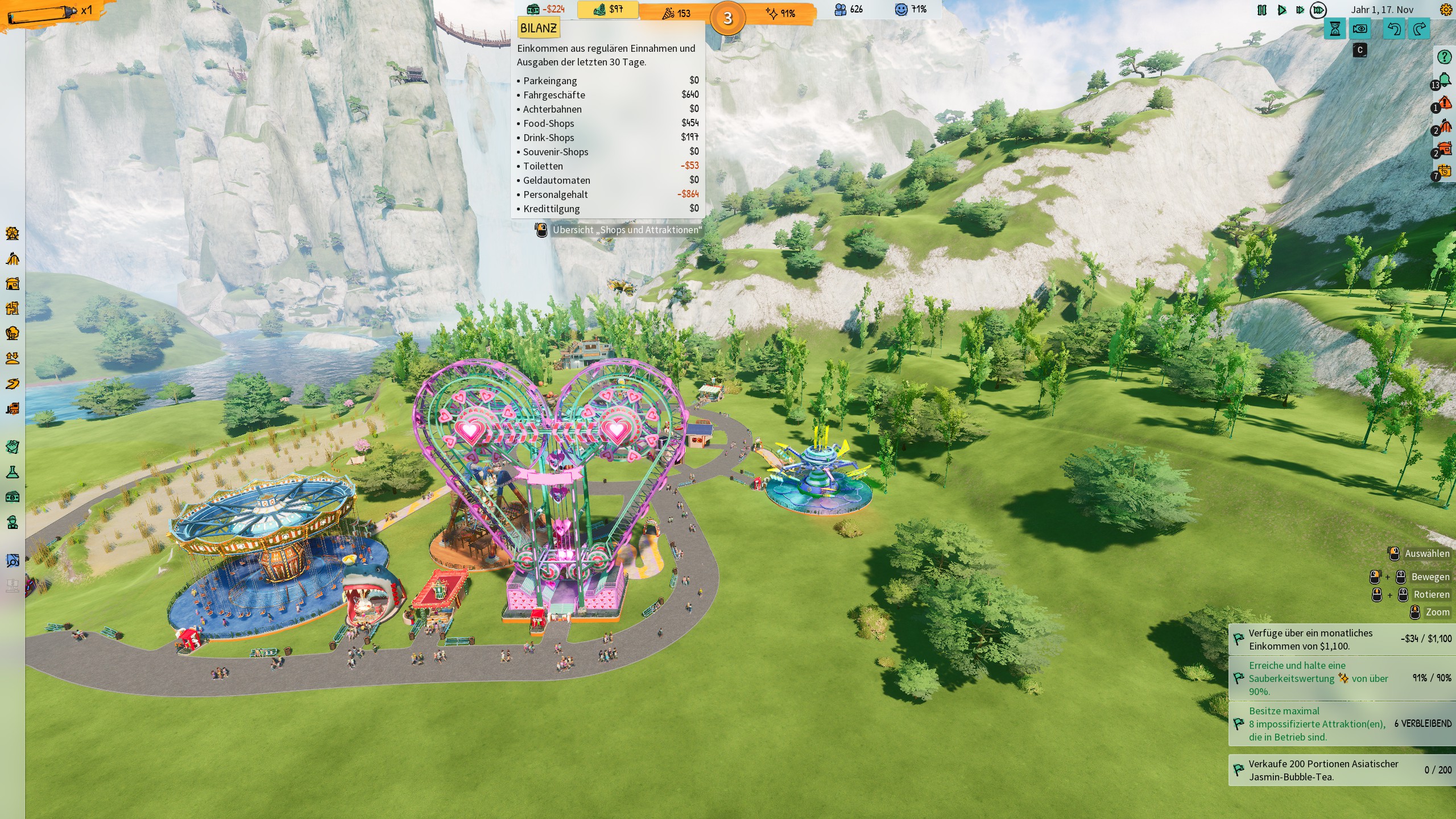Toggle the camera view mode button
The image size is (1456, 819).
click(x=1360, y=29)
